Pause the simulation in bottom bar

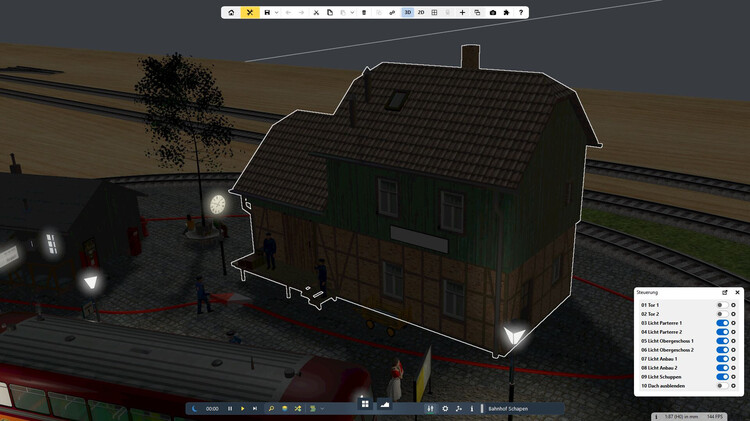tap(230, 408)
